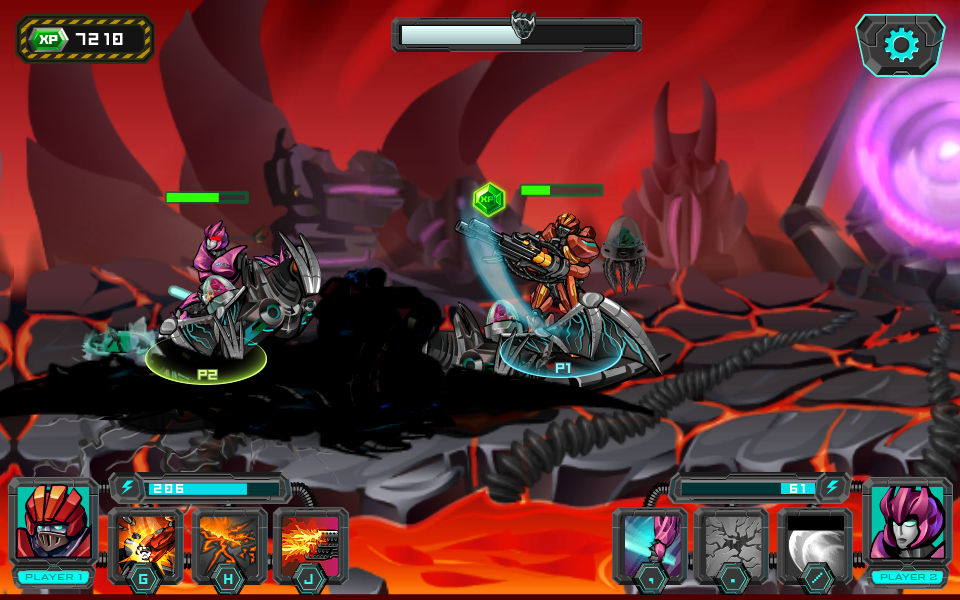Viewport: 960px width, 600px height.
Task: Activate Player 1's red robot punch explosion ability
Action: [146, 543]
